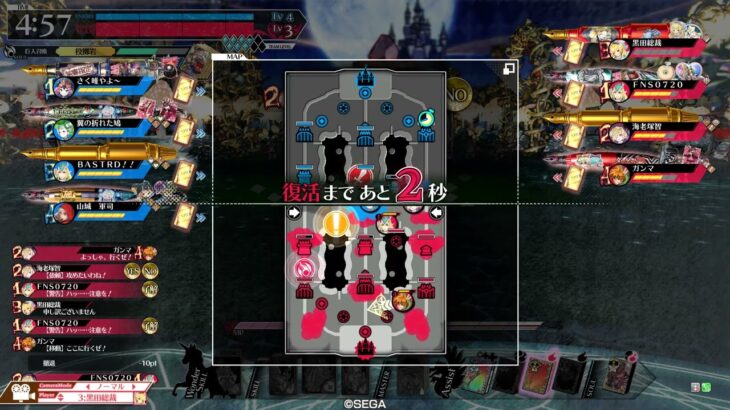Collapse the map with the corner resize icon
This screenshot has width=730, height=410.
508,68
